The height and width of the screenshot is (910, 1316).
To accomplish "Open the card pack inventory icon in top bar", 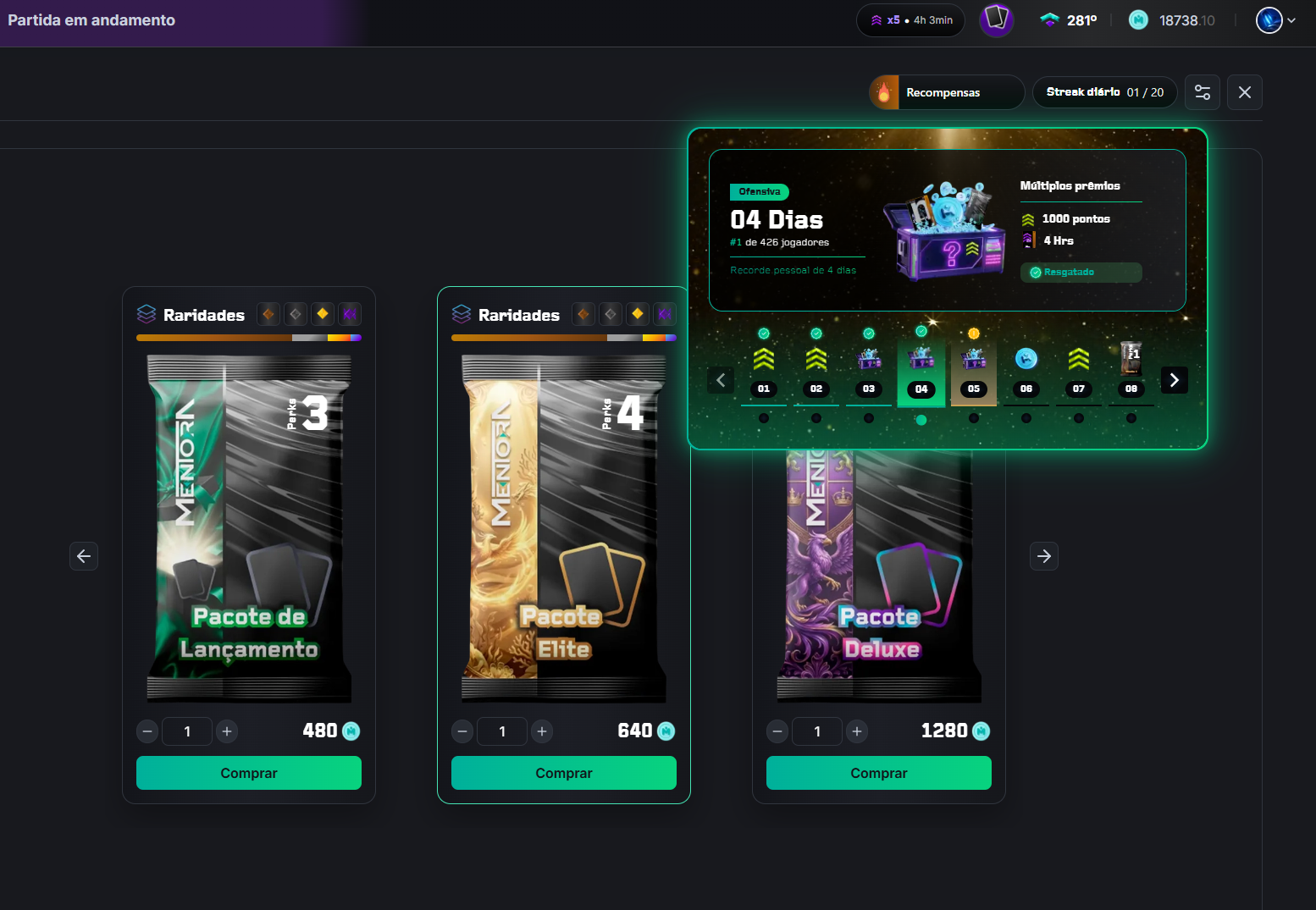I will (997, 19).
